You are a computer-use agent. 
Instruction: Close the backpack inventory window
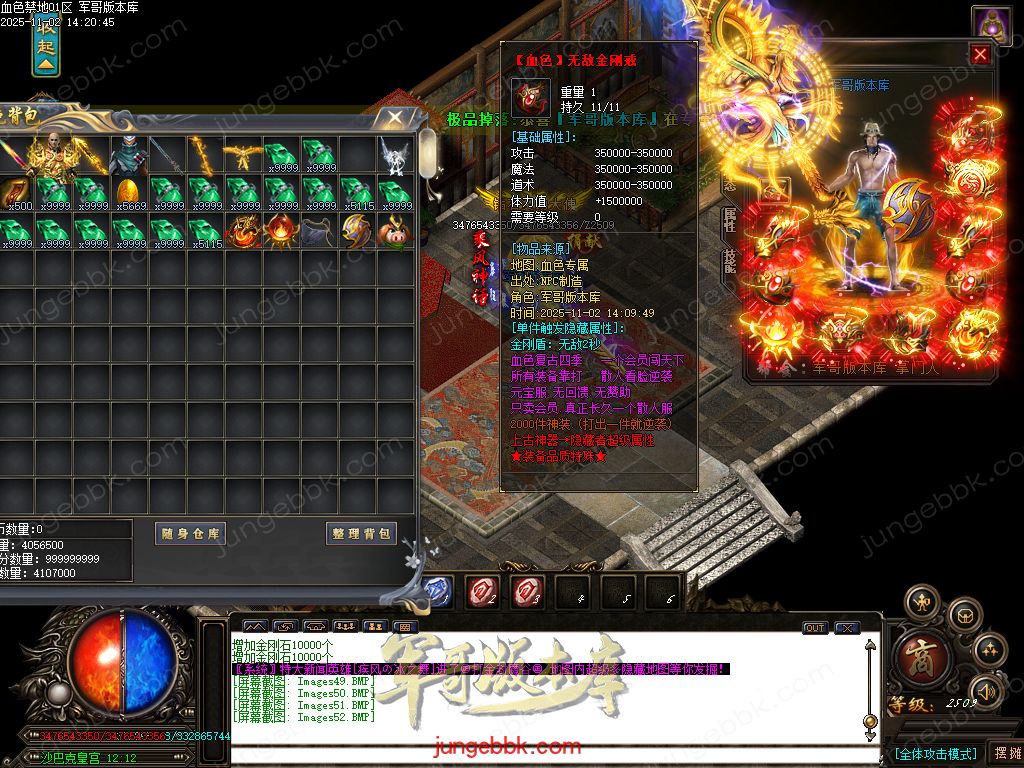(396, 118)
